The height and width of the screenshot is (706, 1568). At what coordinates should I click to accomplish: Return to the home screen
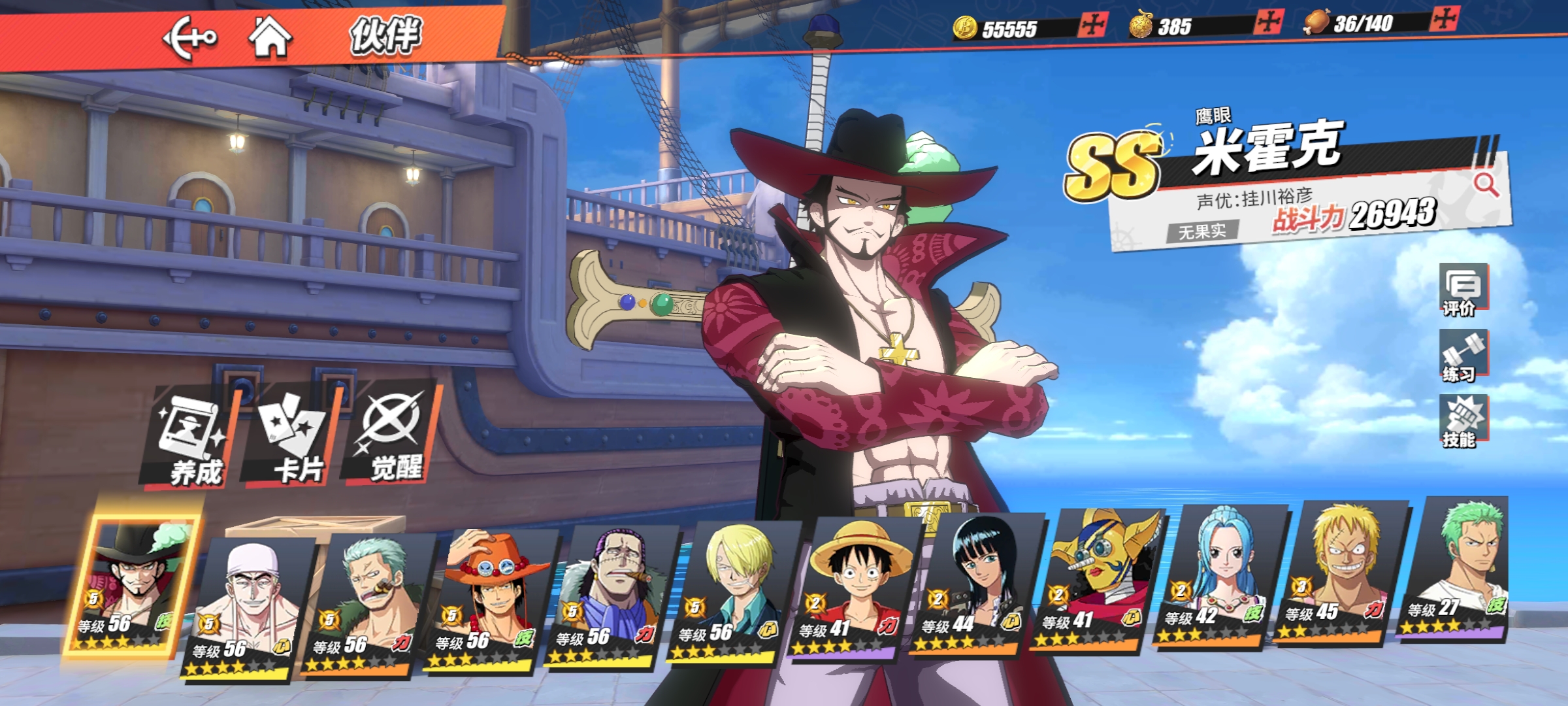click(270, 37)
